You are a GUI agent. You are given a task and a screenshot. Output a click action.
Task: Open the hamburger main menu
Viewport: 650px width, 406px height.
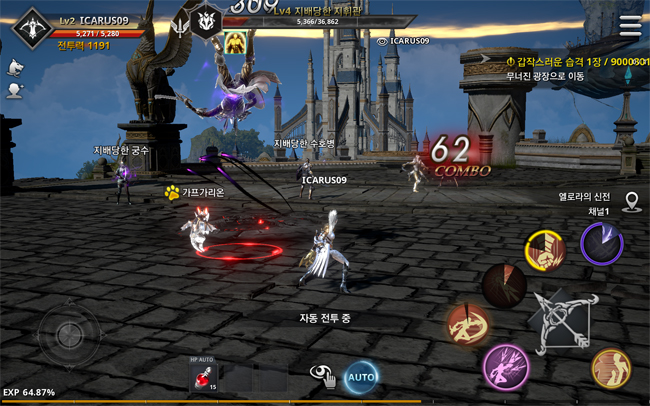631,27
